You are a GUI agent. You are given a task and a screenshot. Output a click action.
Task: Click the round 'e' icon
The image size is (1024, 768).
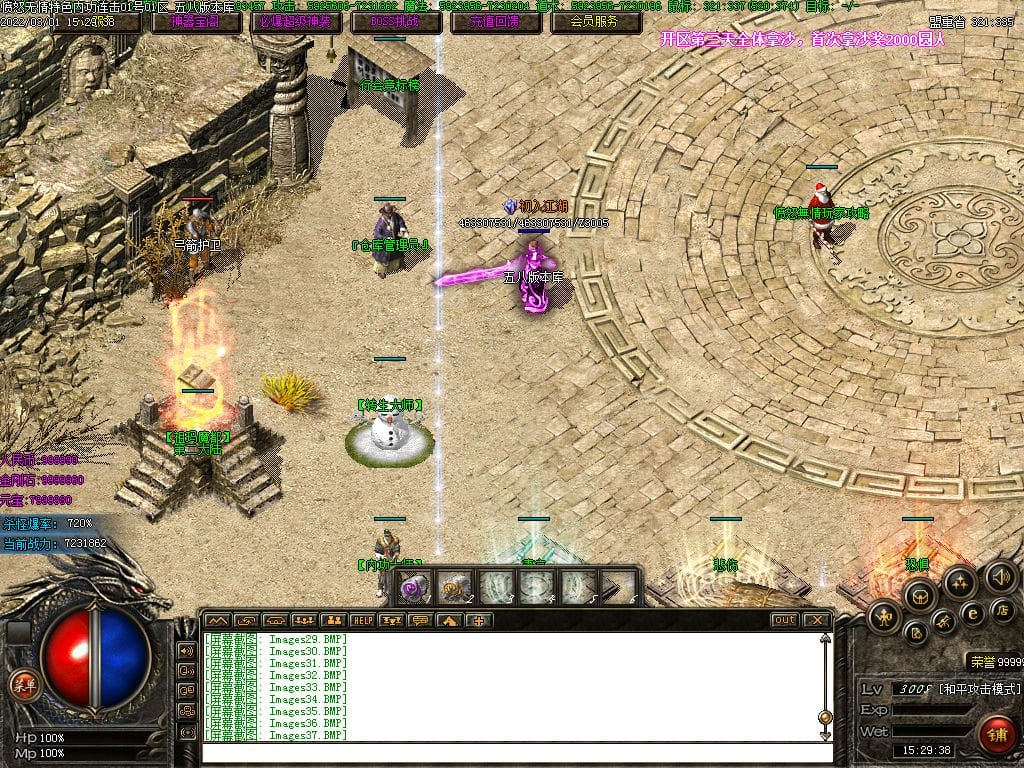(x=972, y=612)
